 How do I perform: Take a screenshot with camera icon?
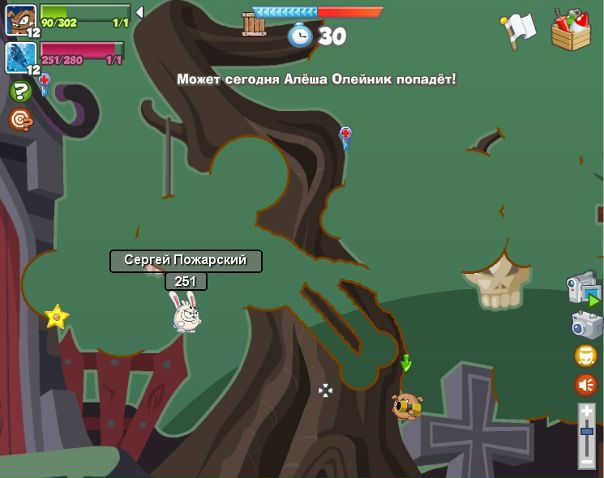tap(585, 324)
